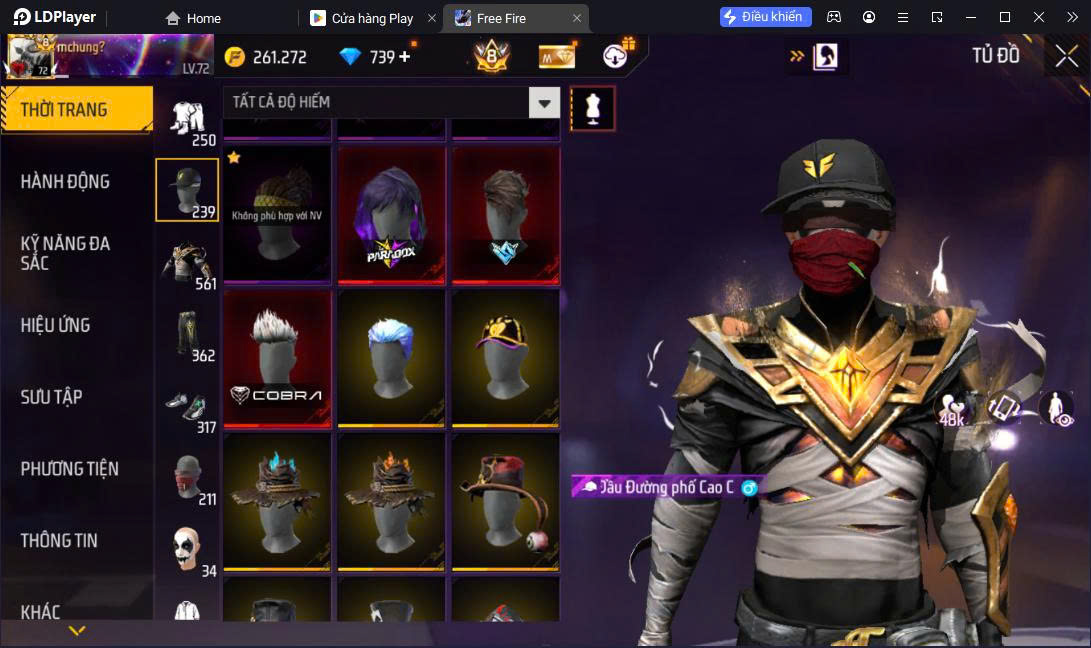
Task: Select the Hiệu Ứng category
Action: coord(56,325)
